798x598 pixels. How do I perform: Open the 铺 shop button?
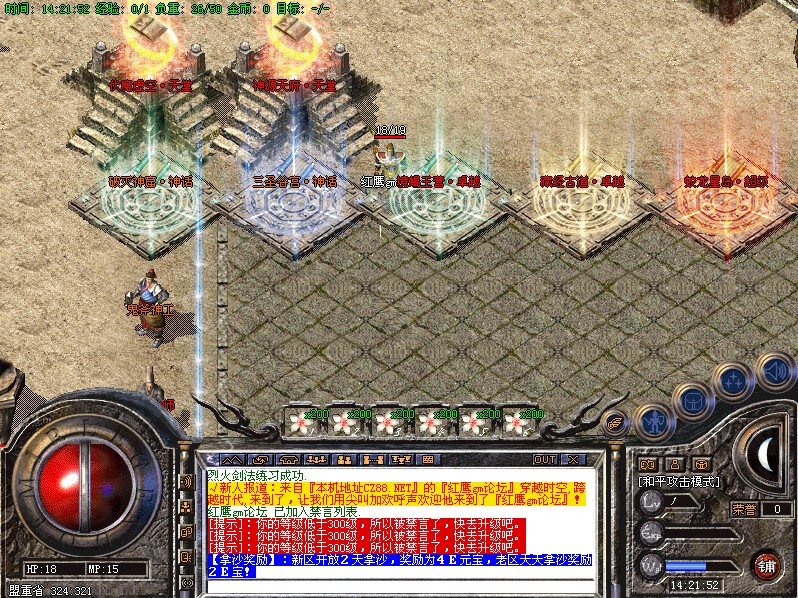coord(766,565)
